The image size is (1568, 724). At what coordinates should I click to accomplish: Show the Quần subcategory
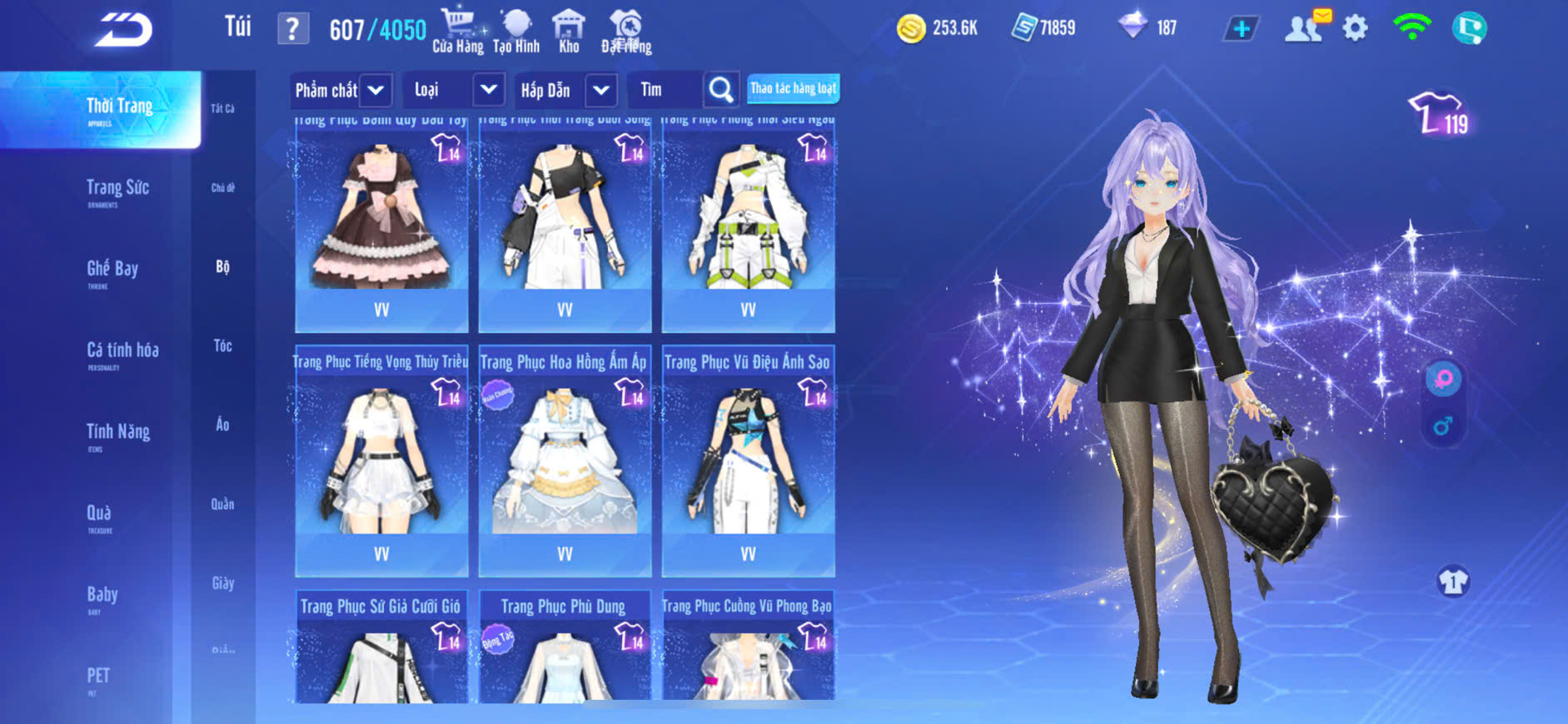point(222,503)
